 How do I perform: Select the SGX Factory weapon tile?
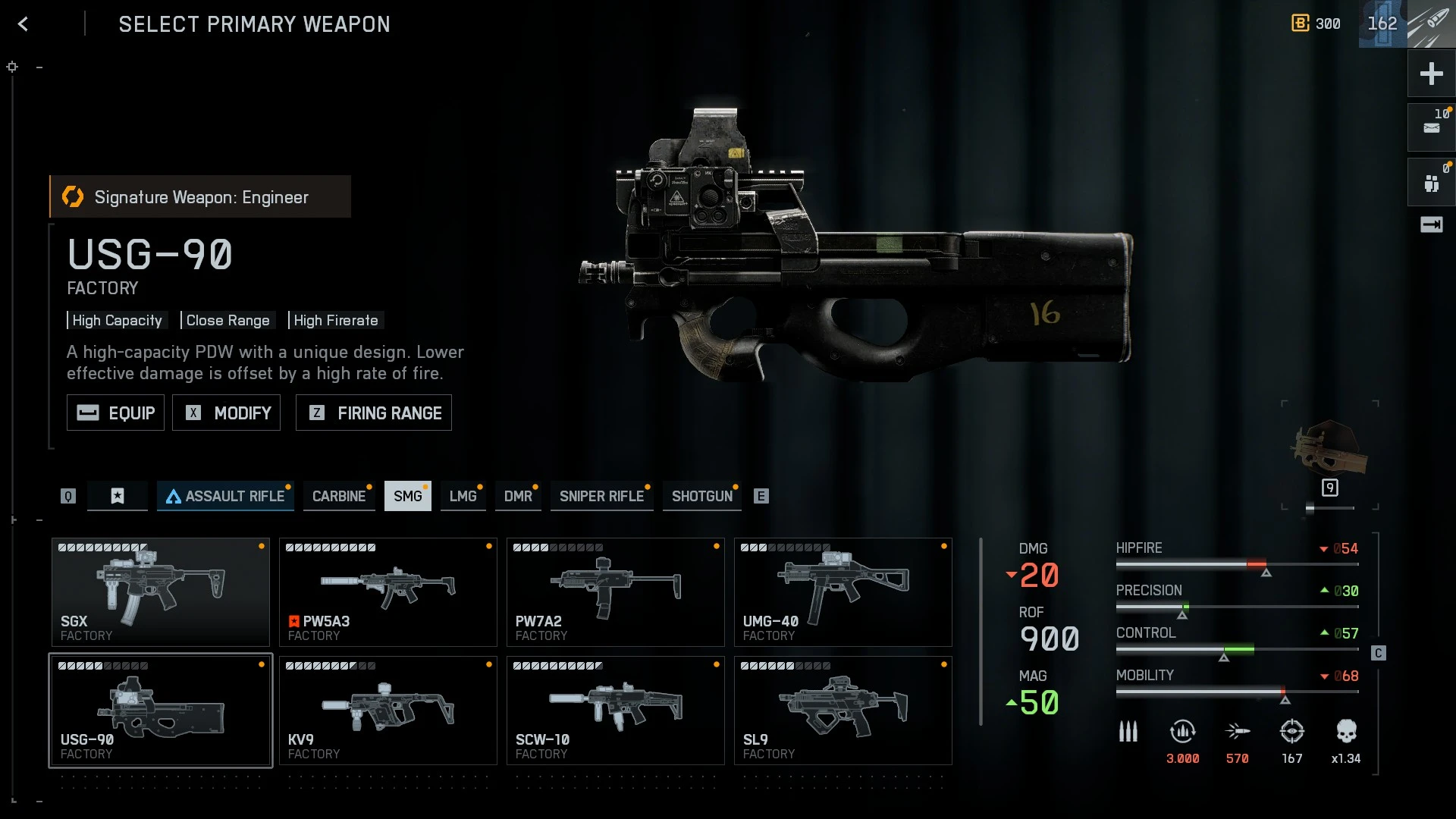click(160, 592)
